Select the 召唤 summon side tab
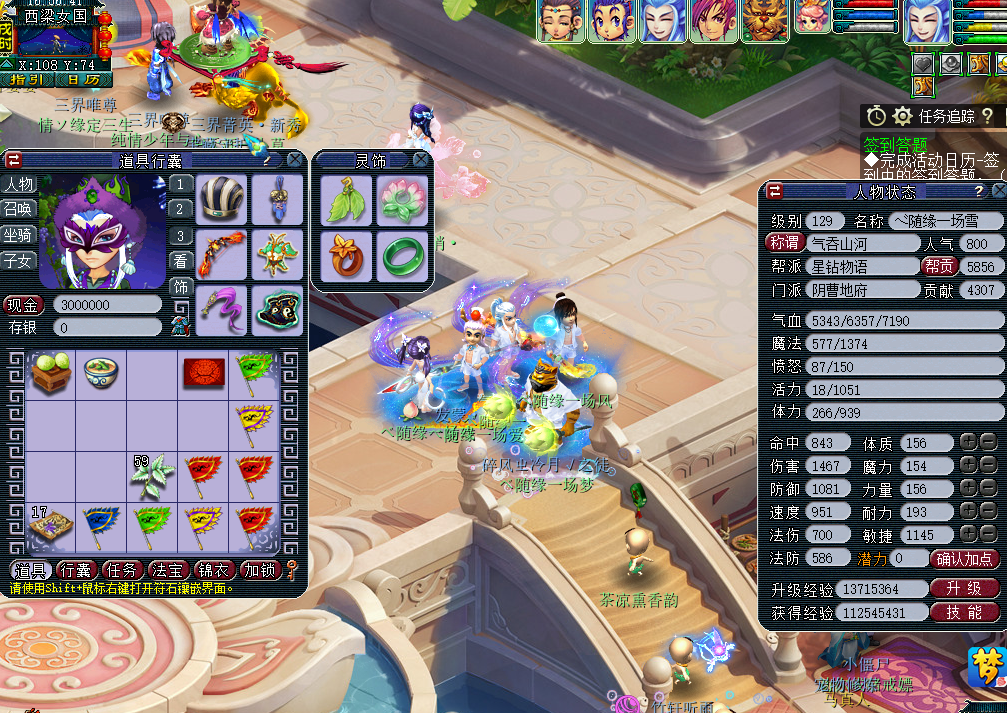This screenshot has width=1007, height=713. click(18, 209)
